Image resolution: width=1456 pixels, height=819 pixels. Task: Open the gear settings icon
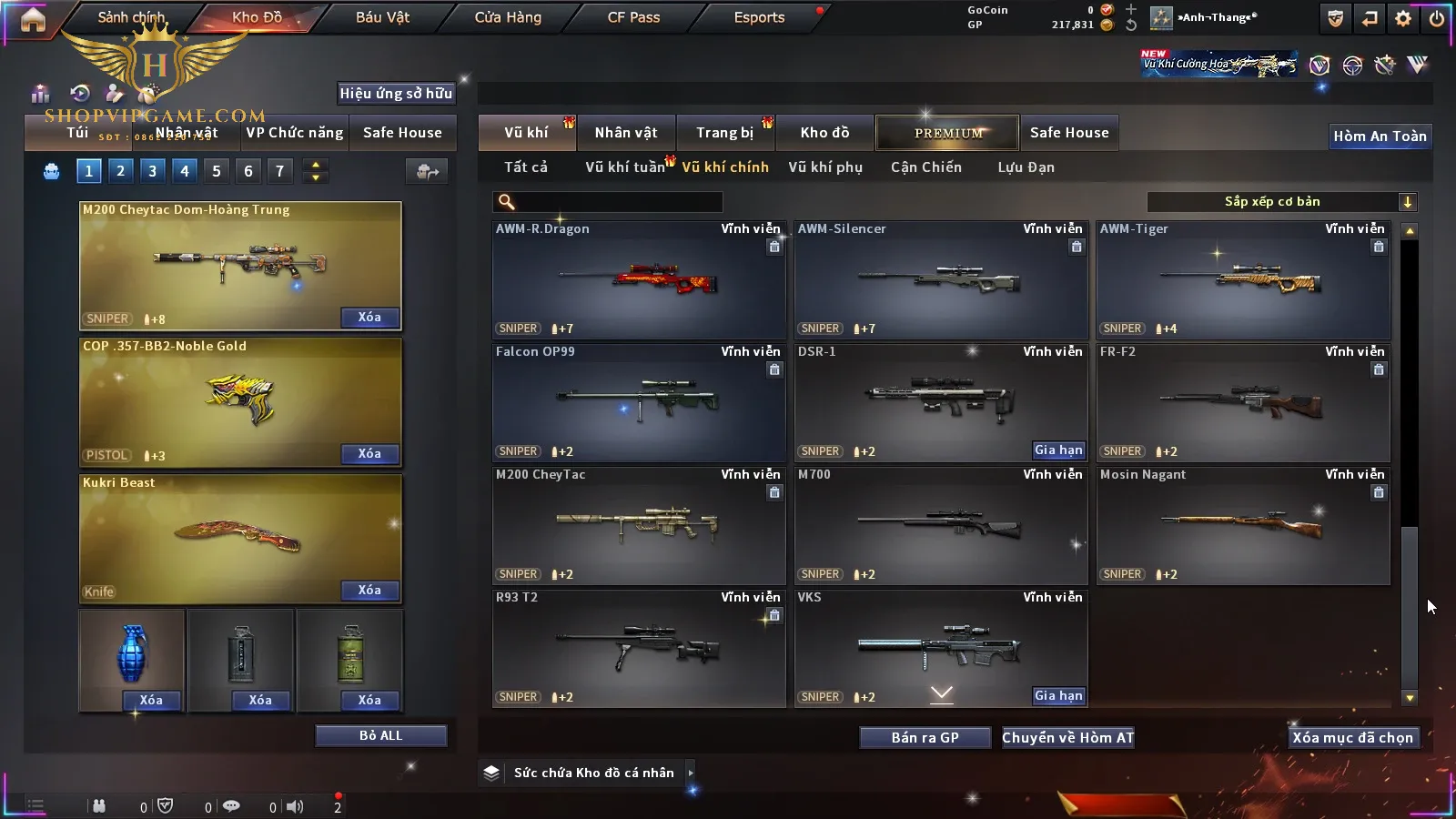tap(1403, 18)
